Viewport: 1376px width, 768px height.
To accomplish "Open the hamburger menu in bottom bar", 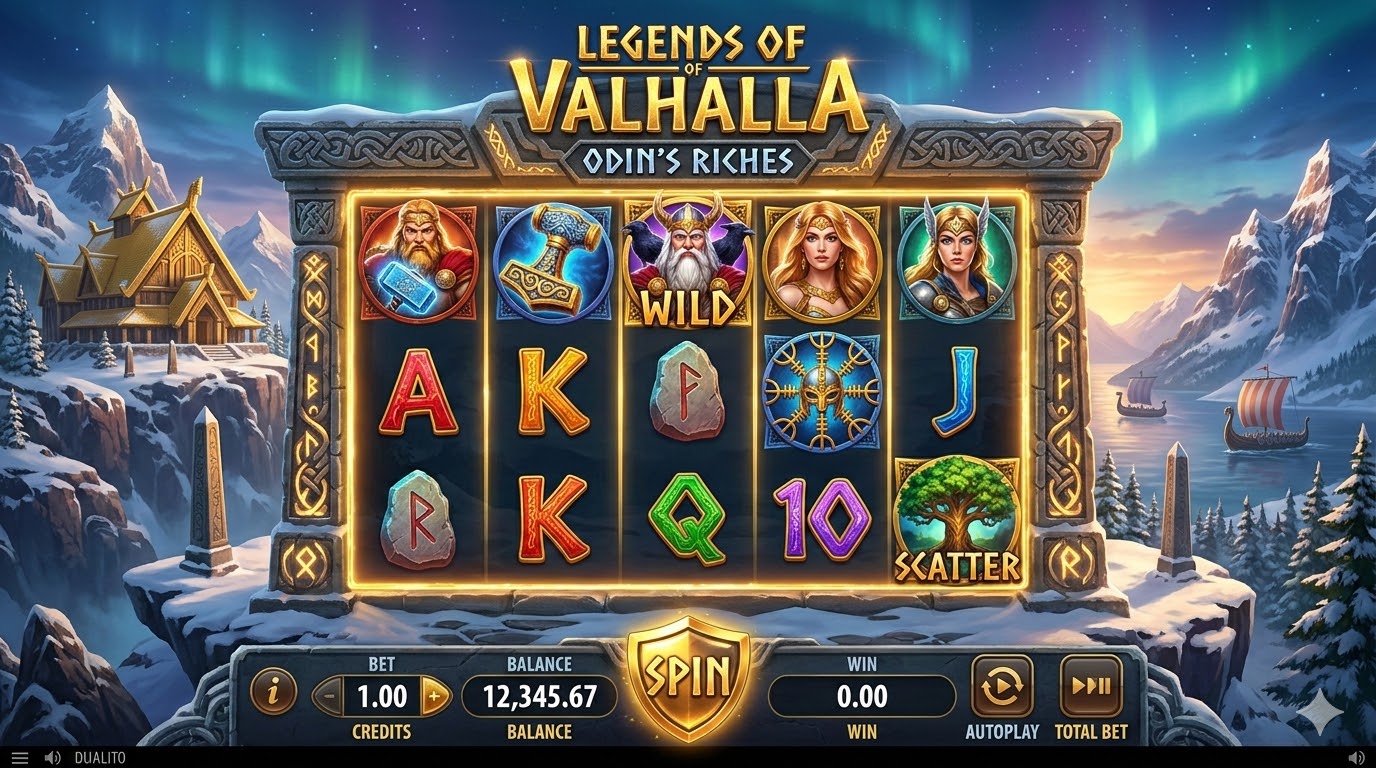I will click(20, 758).
